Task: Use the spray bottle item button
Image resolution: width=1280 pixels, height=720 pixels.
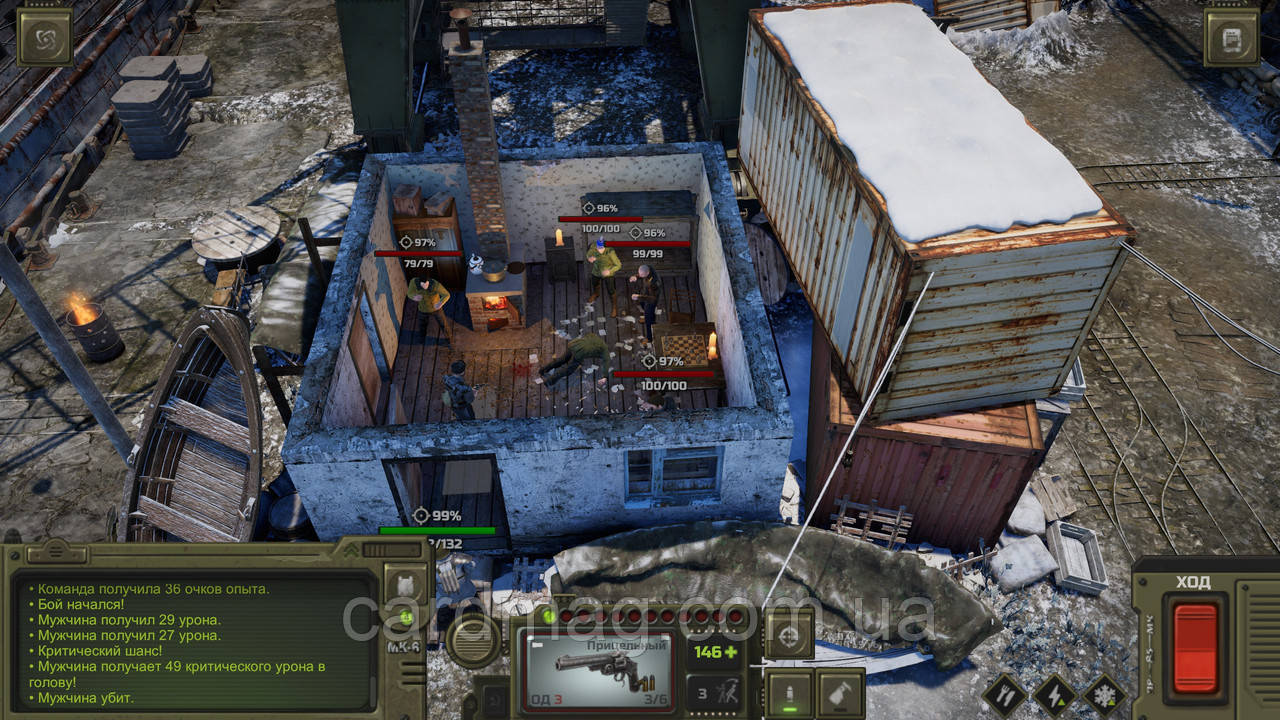Action: coord(840,694)
